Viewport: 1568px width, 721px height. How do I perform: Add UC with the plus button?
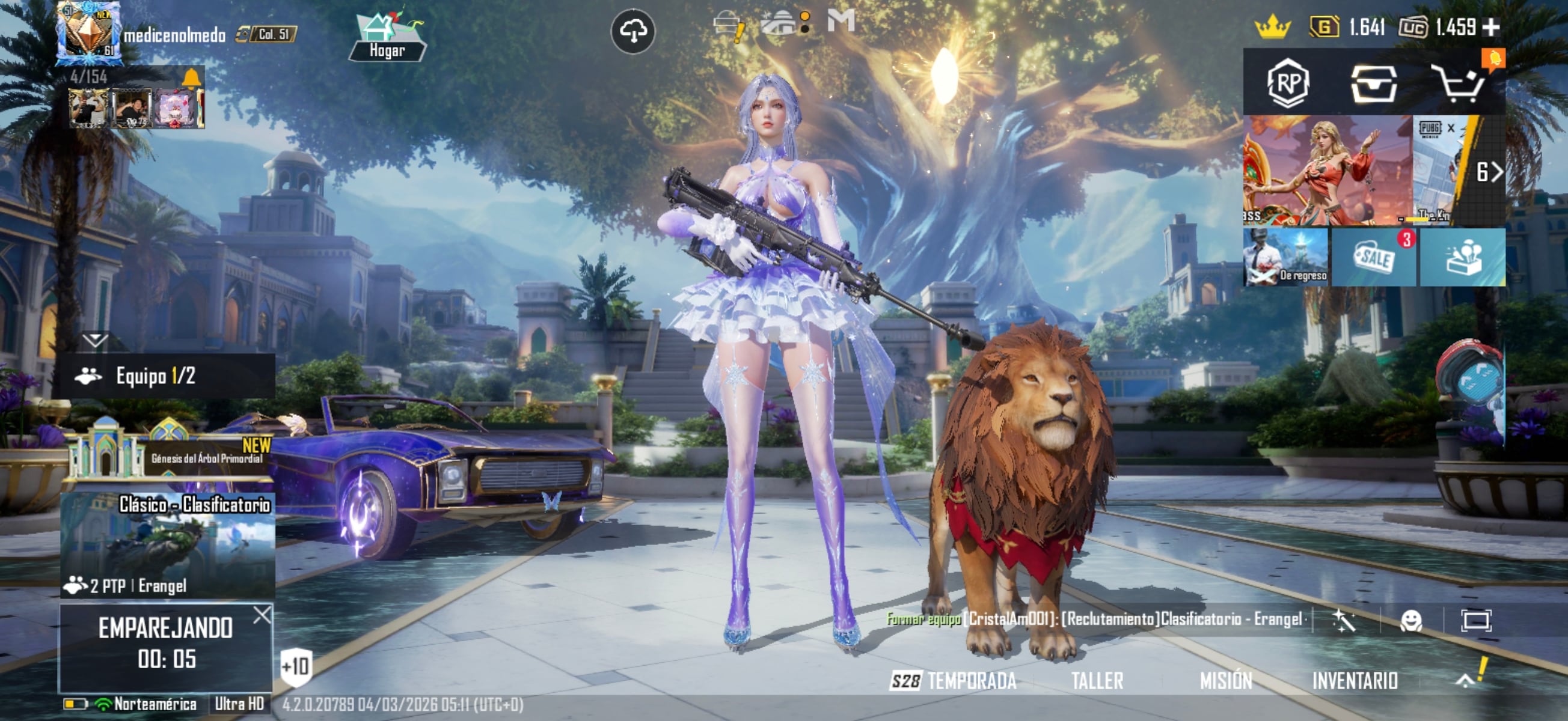(x=1491, y=27)
